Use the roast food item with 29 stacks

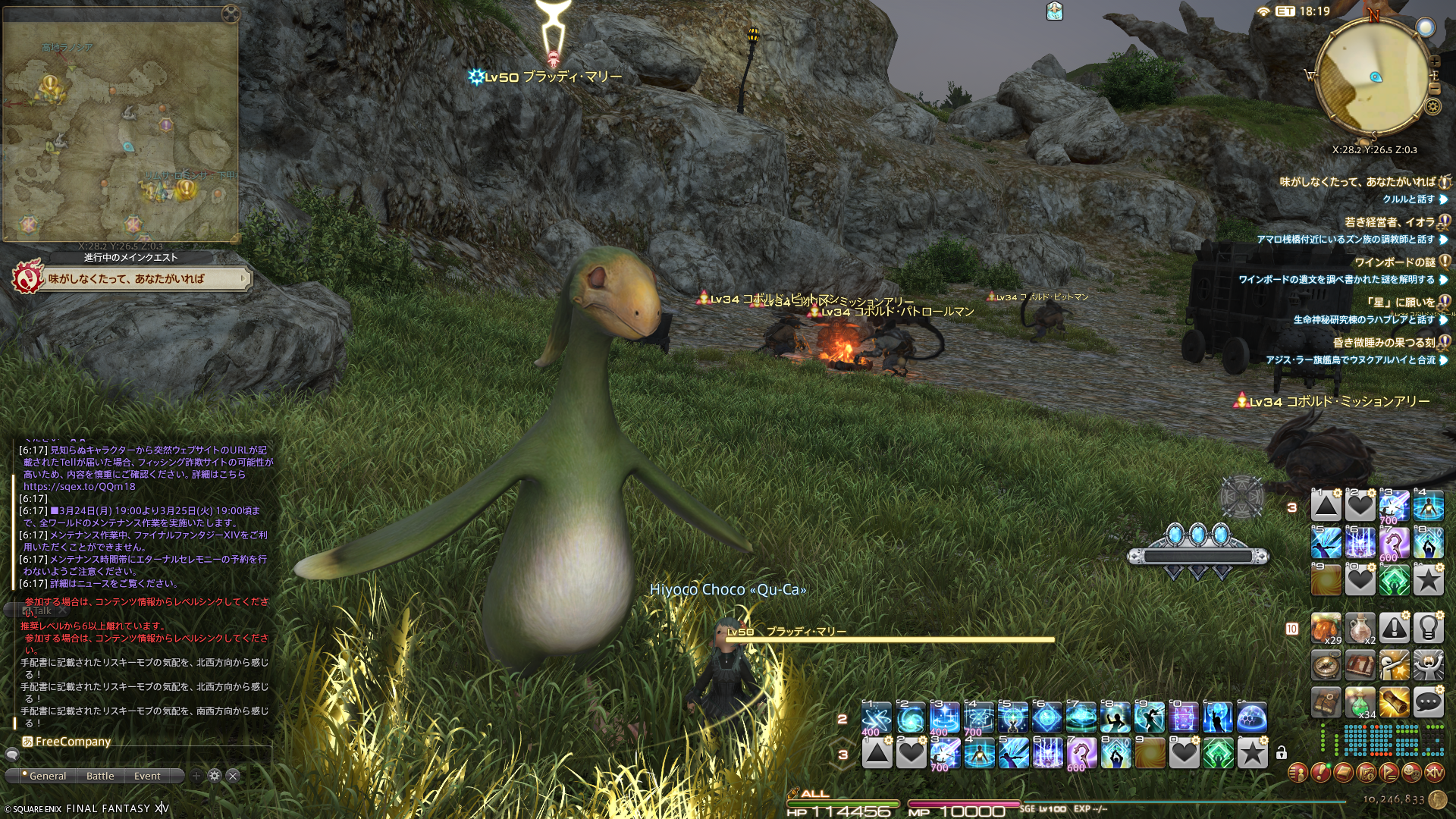(x=1326, y=628)
